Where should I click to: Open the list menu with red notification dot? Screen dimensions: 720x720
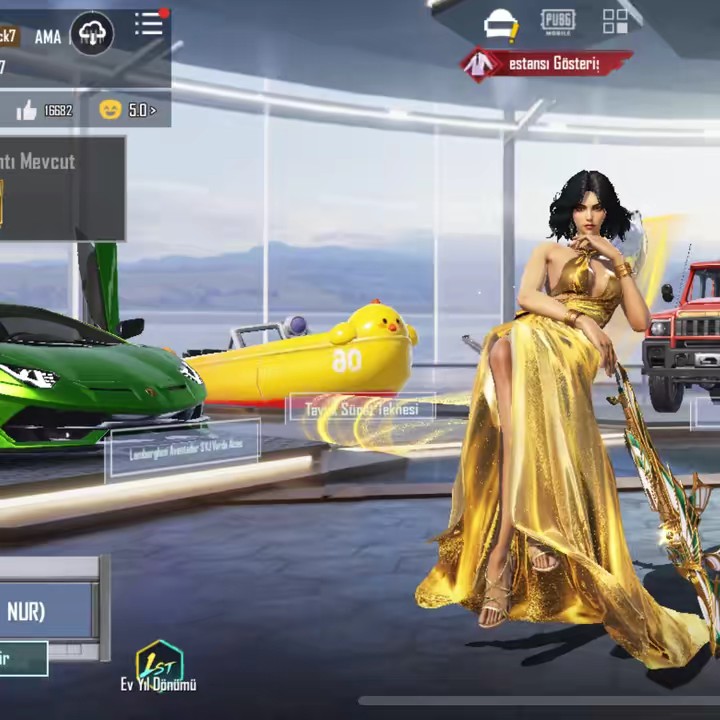pos(150,24)
